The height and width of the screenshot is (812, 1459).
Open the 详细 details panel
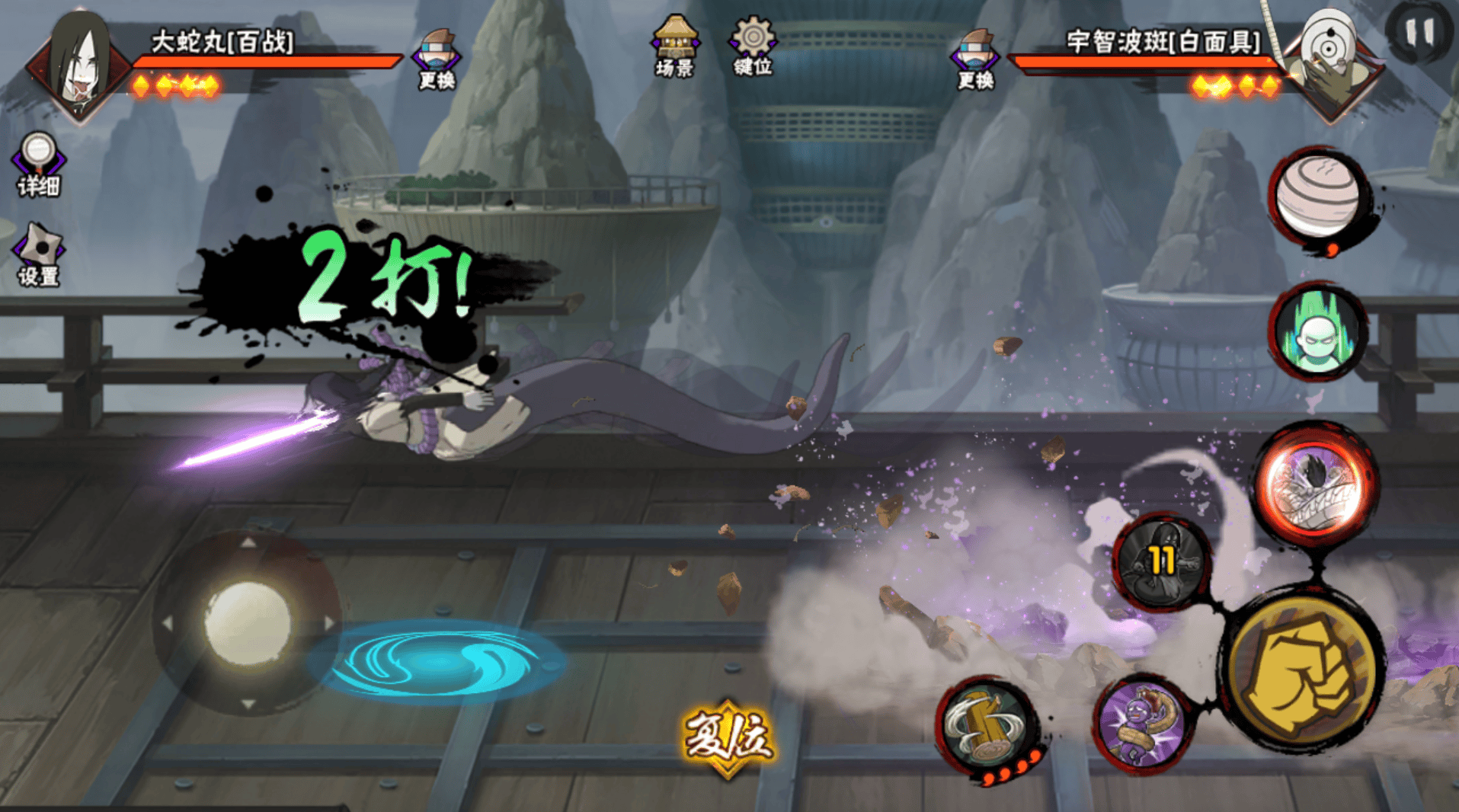click(38, 165)
